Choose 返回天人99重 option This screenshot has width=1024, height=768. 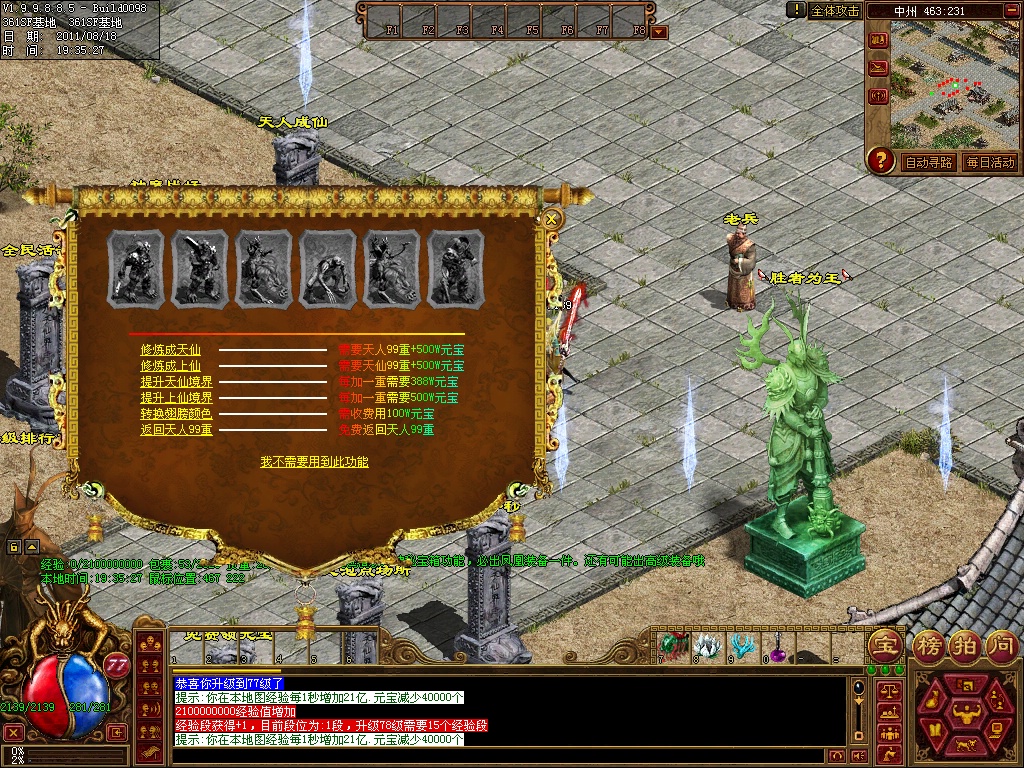(176, 430)
